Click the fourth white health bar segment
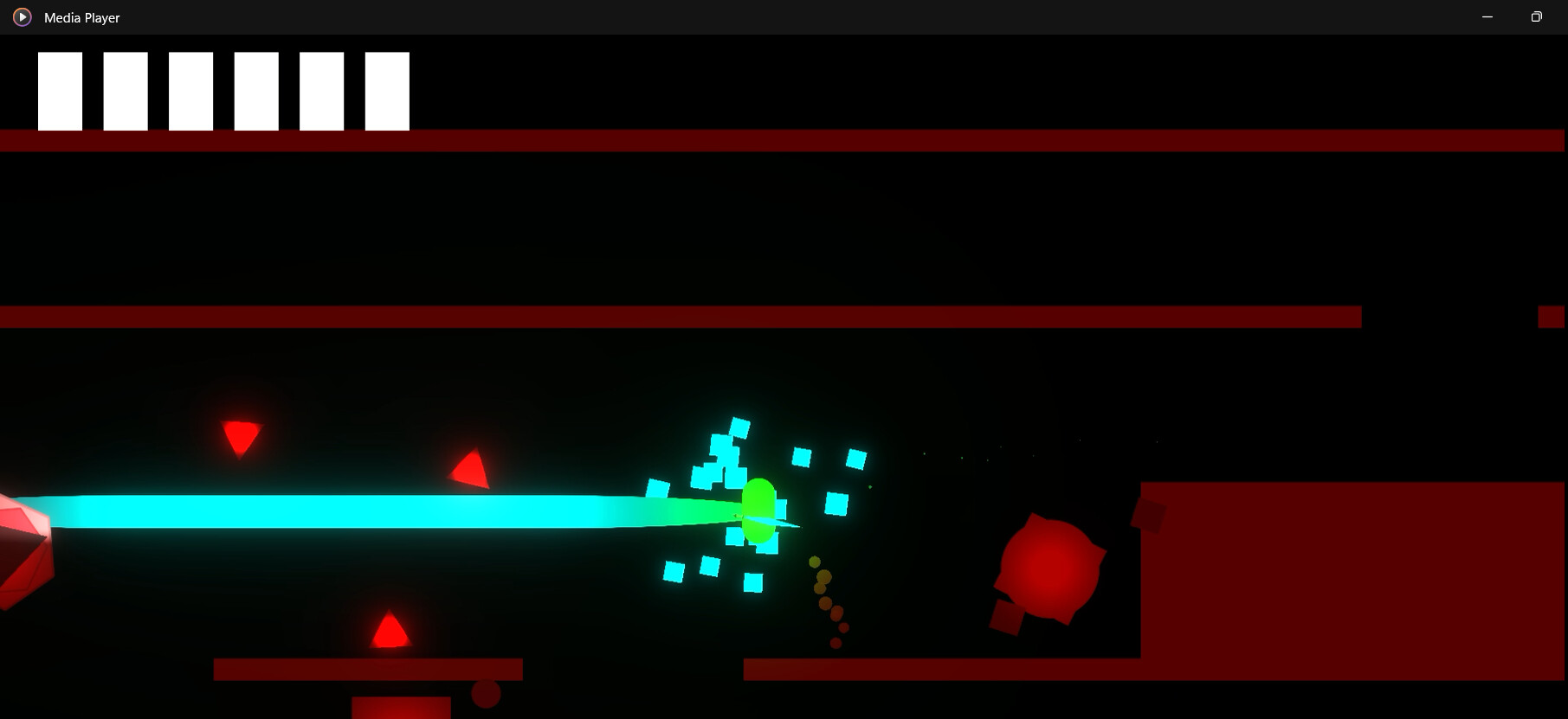Viewport: 1568px width, 719px height. (256, 90)
